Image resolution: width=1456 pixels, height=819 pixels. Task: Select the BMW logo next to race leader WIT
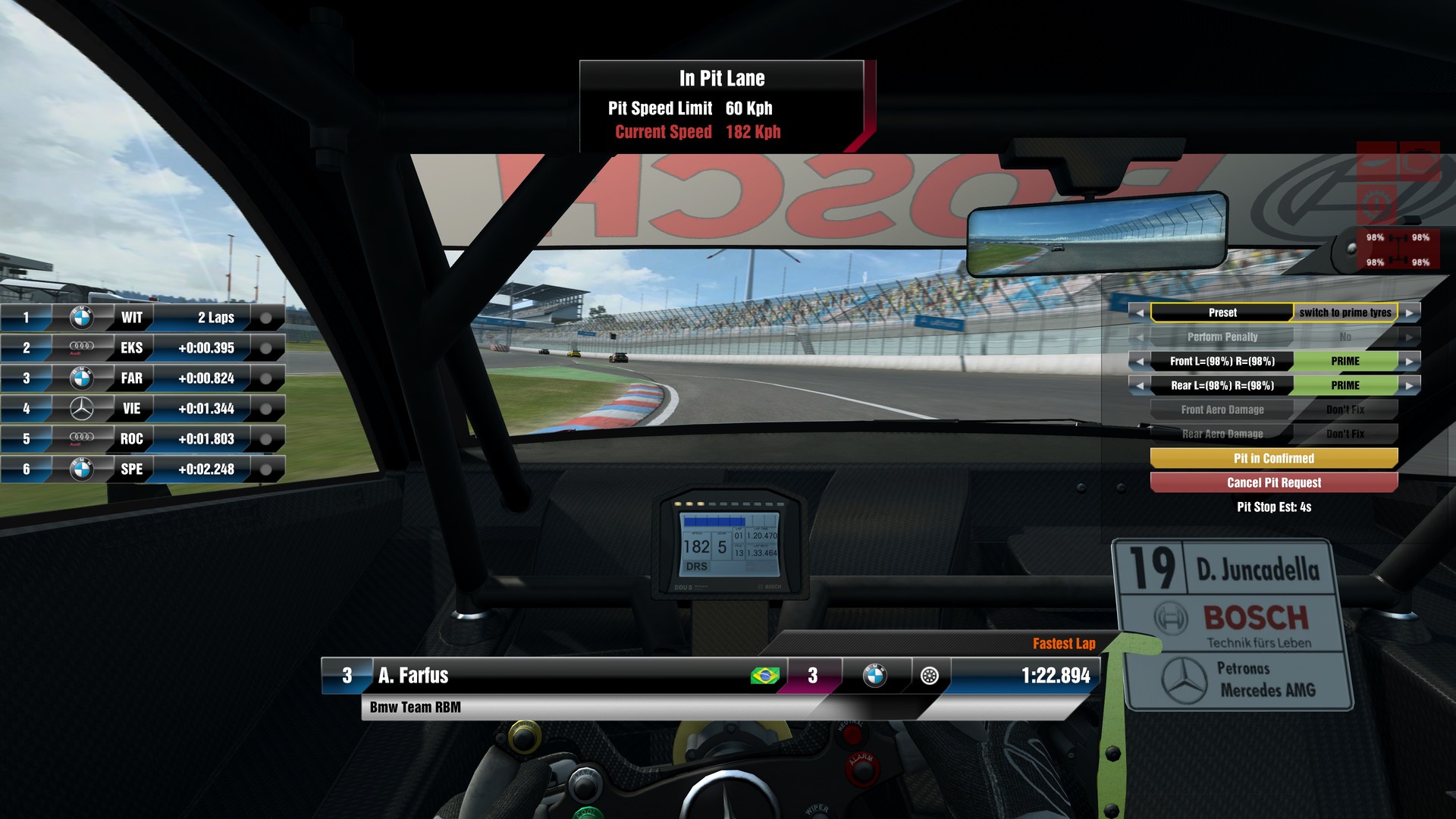pos(80,317)
